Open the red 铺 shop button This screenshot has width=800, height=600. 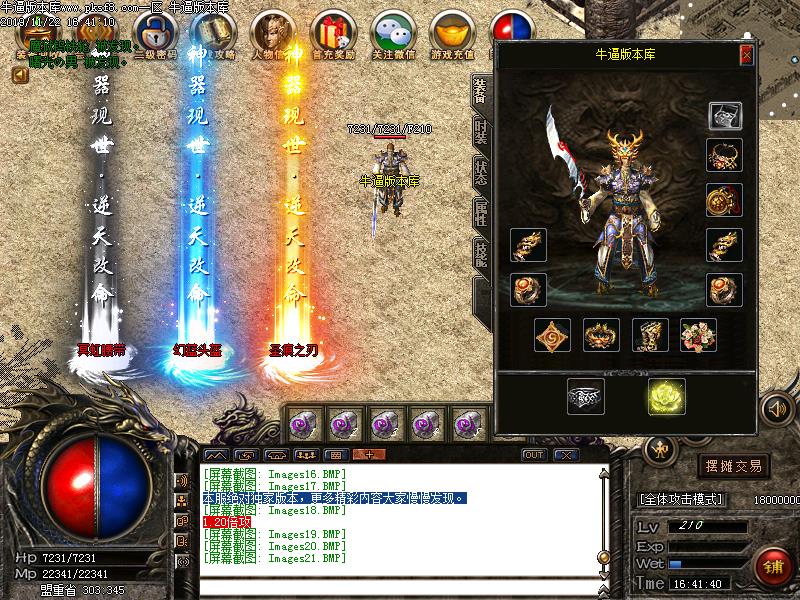[771, 564]
